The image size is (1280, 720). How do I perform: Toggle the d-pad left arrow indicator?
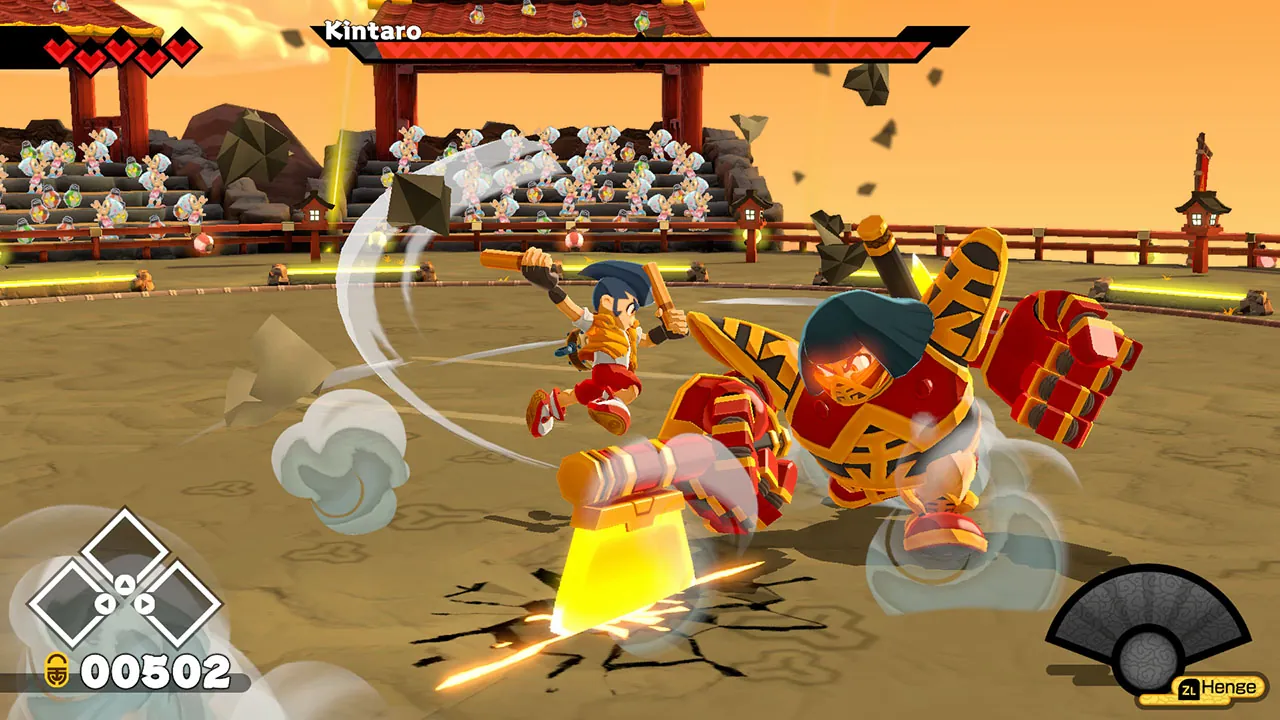pos(106,604)
